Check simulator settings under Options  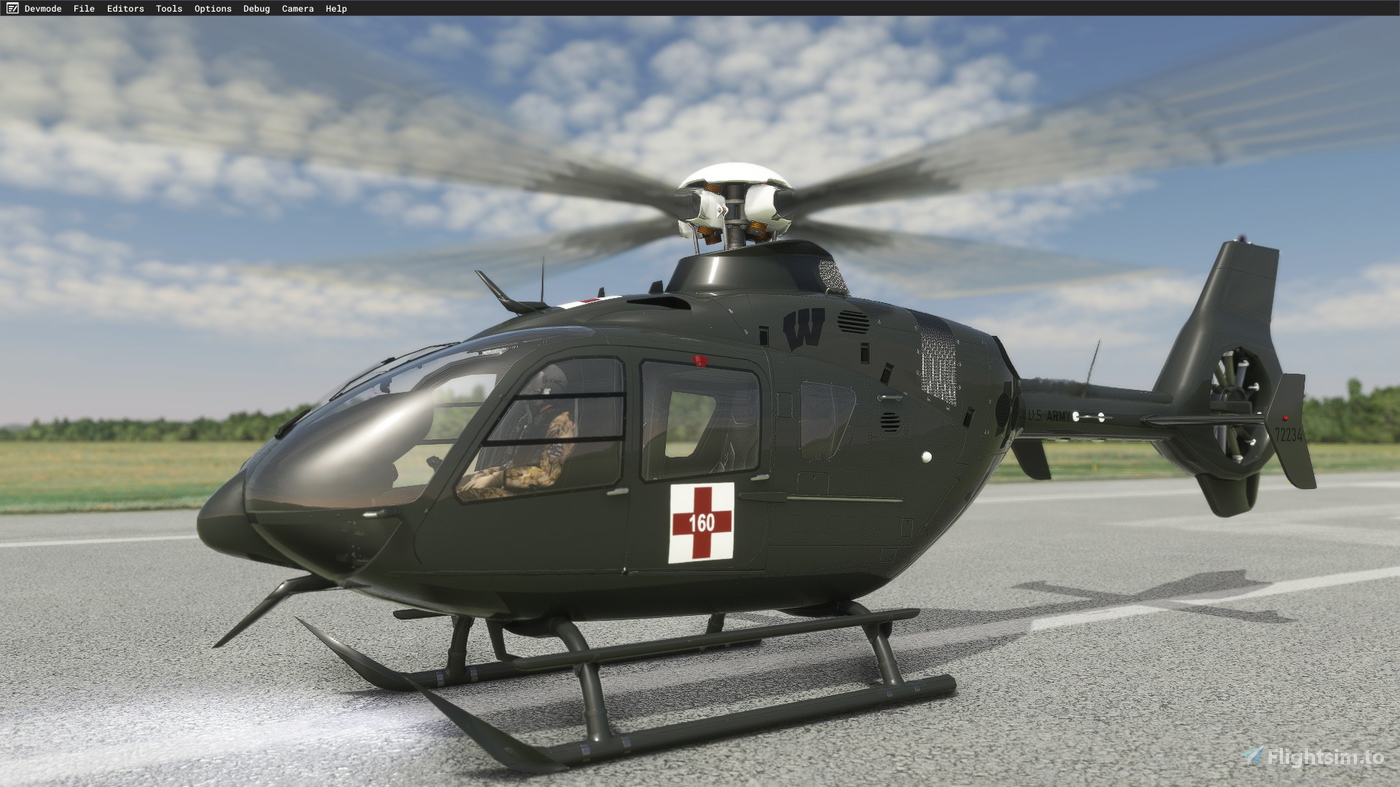pos(212,8)
